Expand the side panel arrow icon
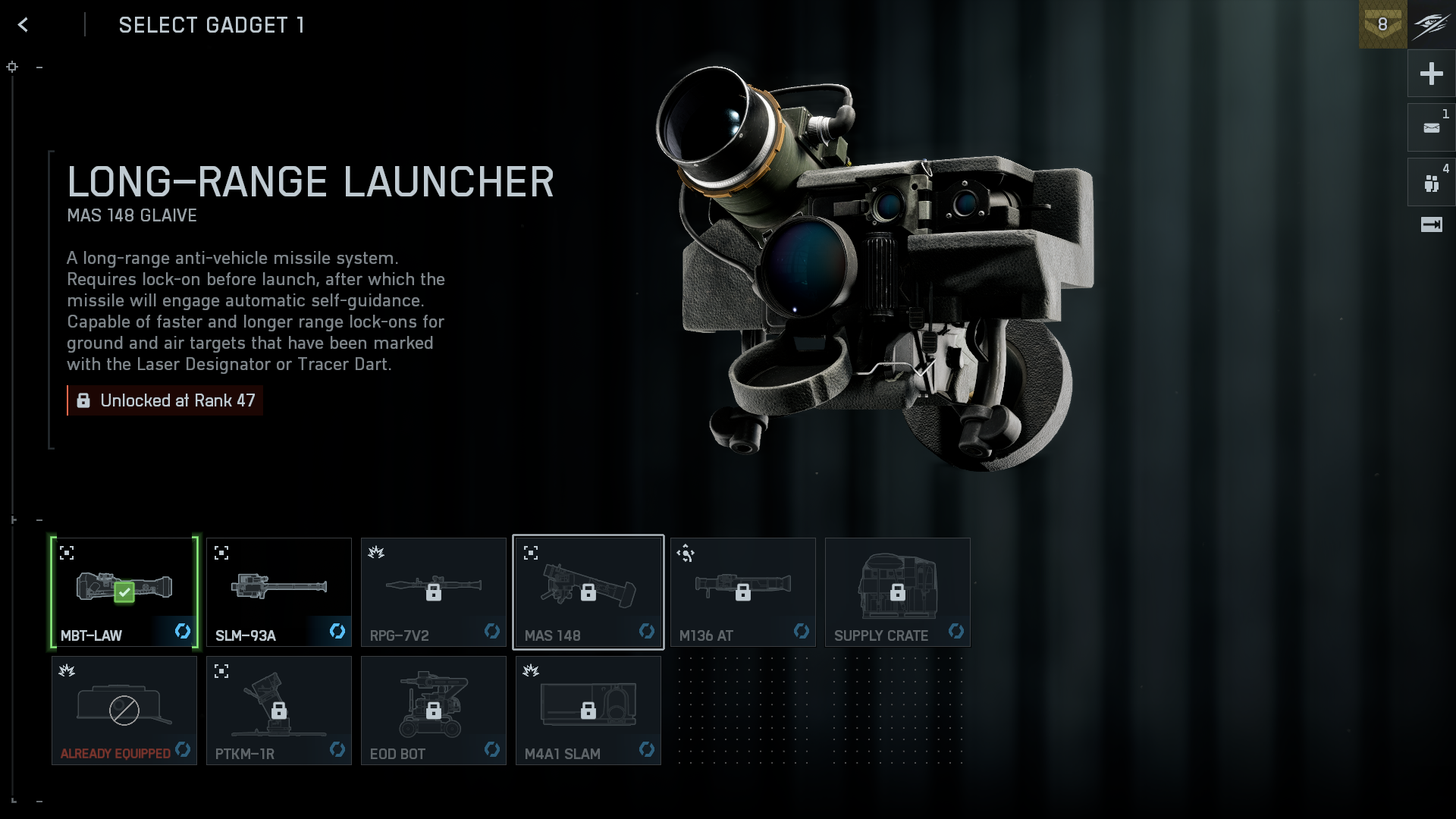Viewport: 1456px width, 819px height. pyautogui.click(x=1431, y=224)
